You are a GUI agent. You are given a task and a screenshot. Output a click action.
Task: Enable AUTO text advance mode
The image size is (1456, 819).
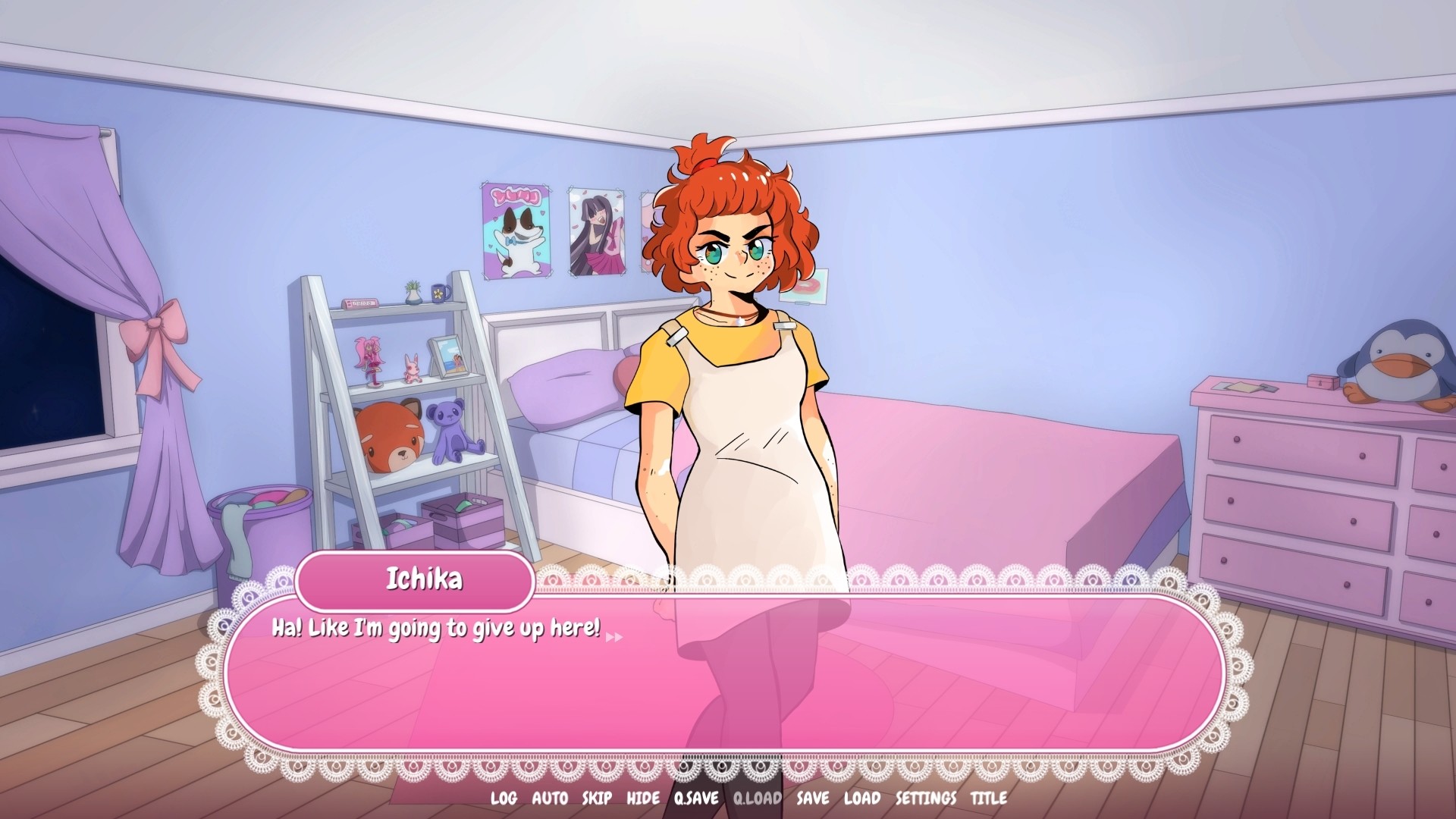point(552,799)
